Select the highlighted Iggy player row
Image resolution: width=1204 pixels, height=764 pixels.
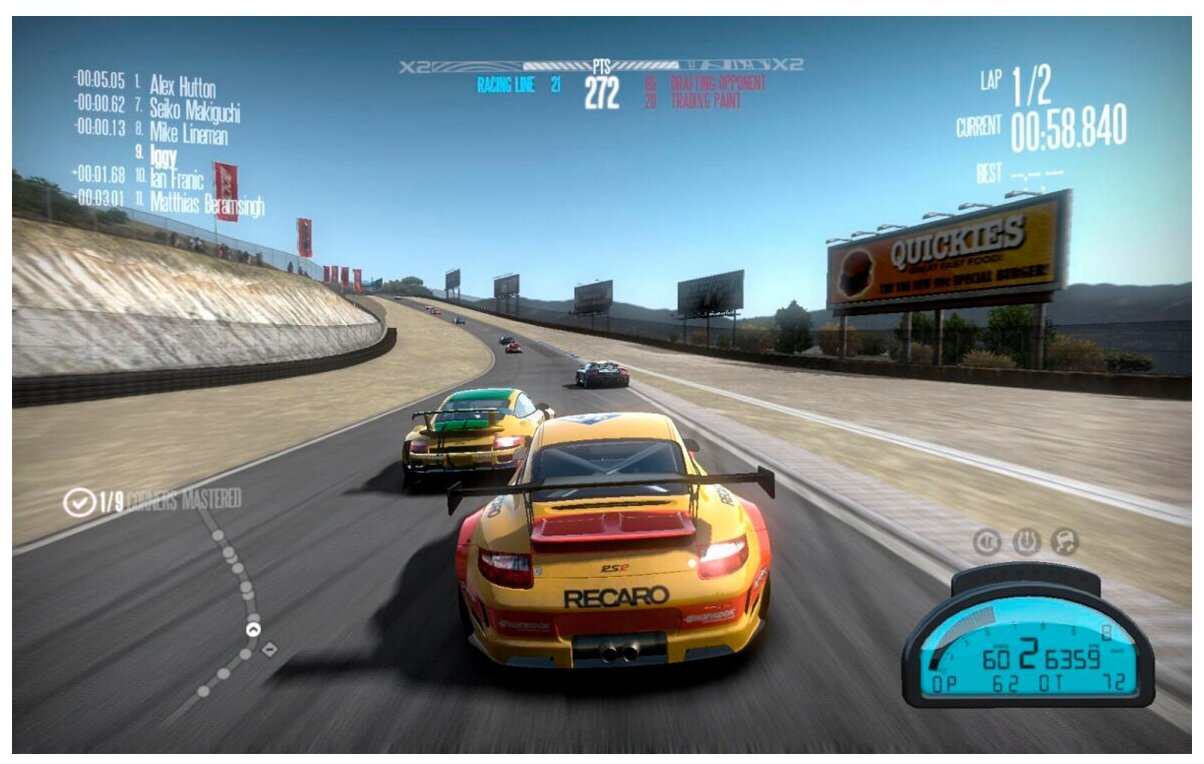click(162, 156)
